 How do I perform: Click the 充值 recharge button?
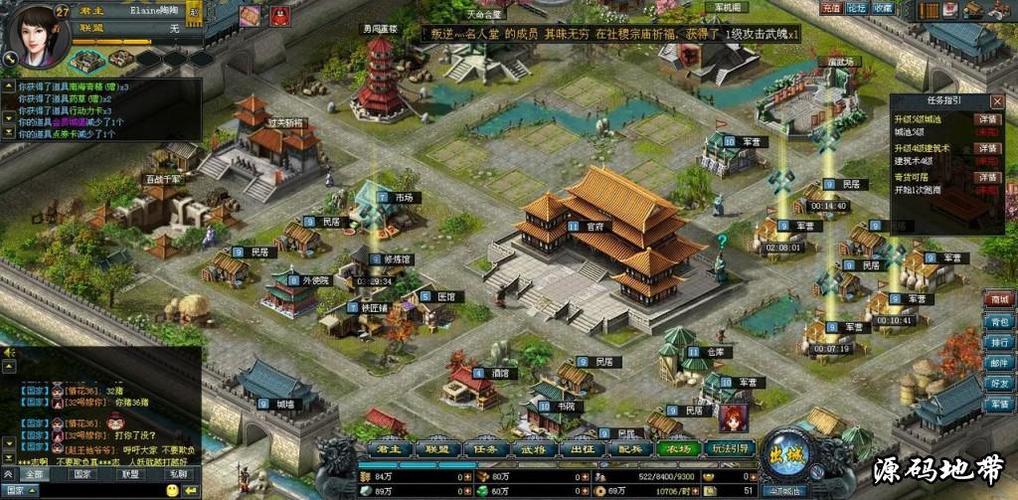(x=830, y=8)
